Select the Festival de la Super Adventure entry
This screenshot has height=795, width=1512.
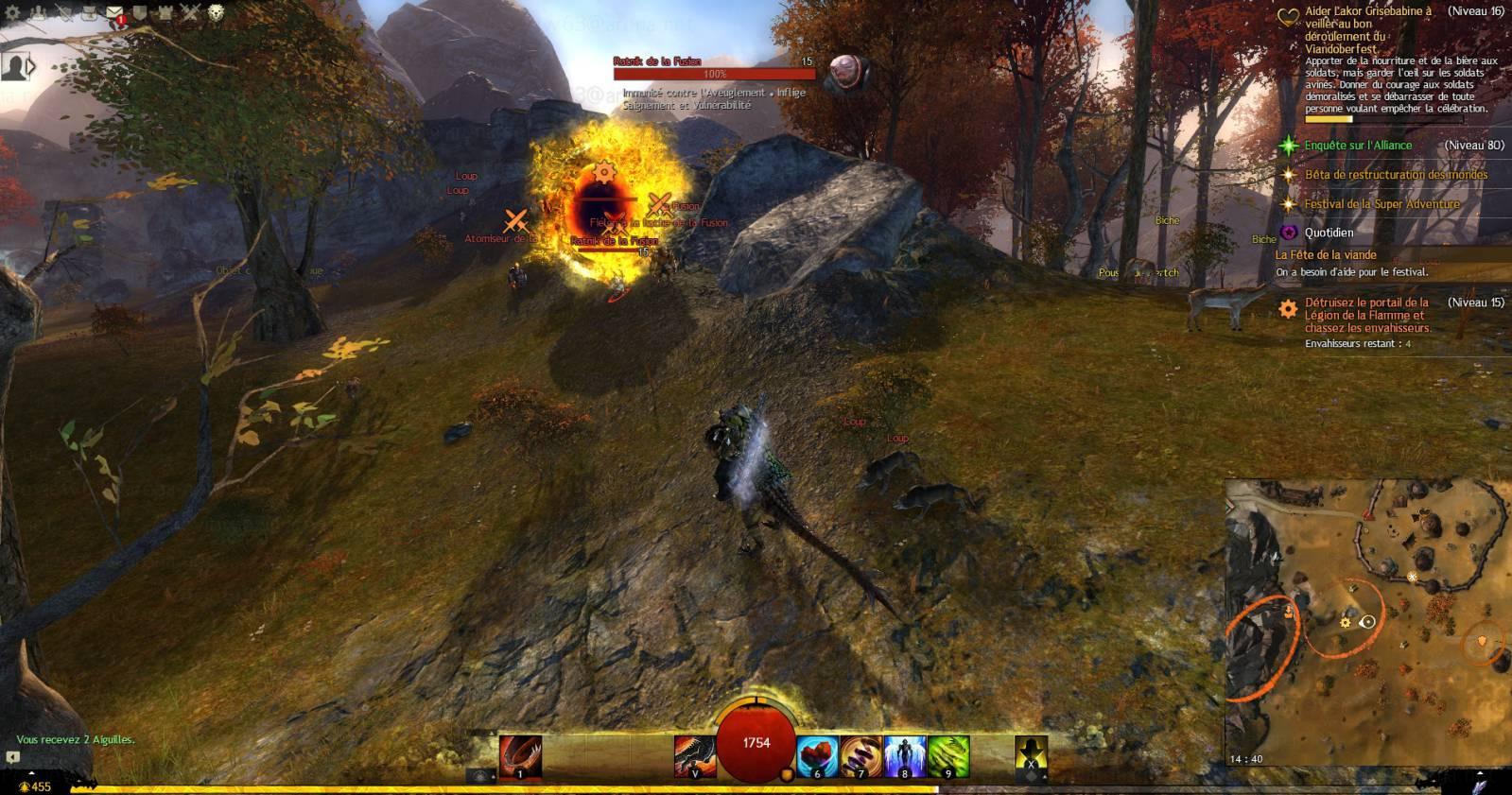(x=1382, y=204)
